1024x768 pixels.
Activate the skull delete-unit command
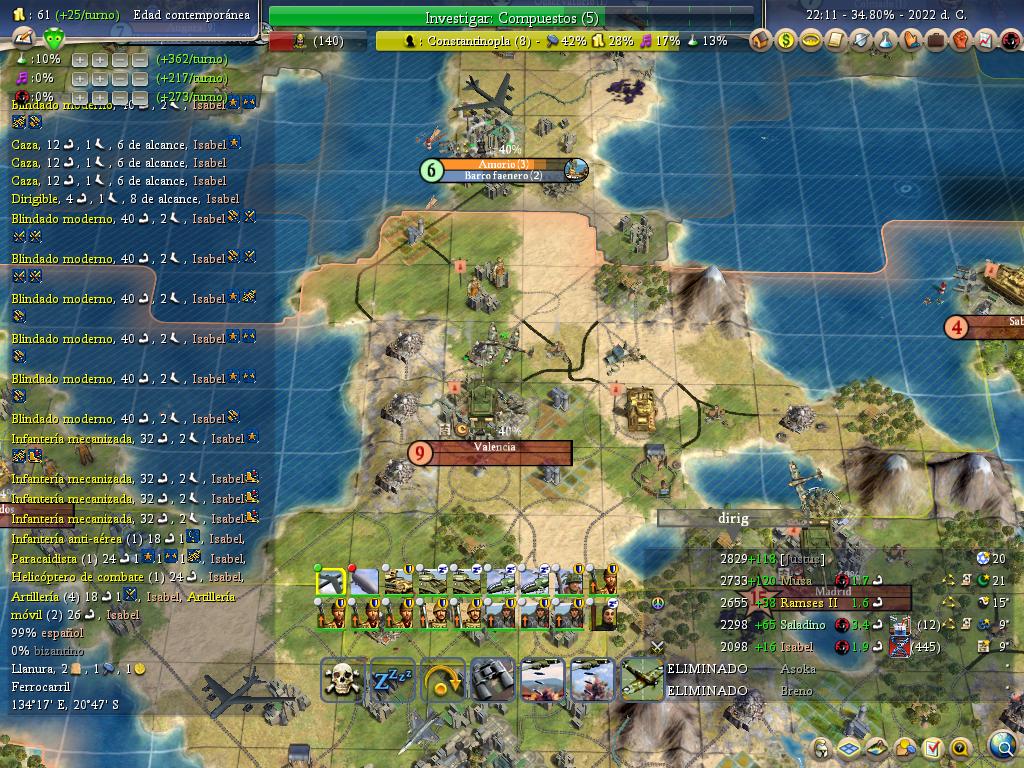(x=342, y=680)
